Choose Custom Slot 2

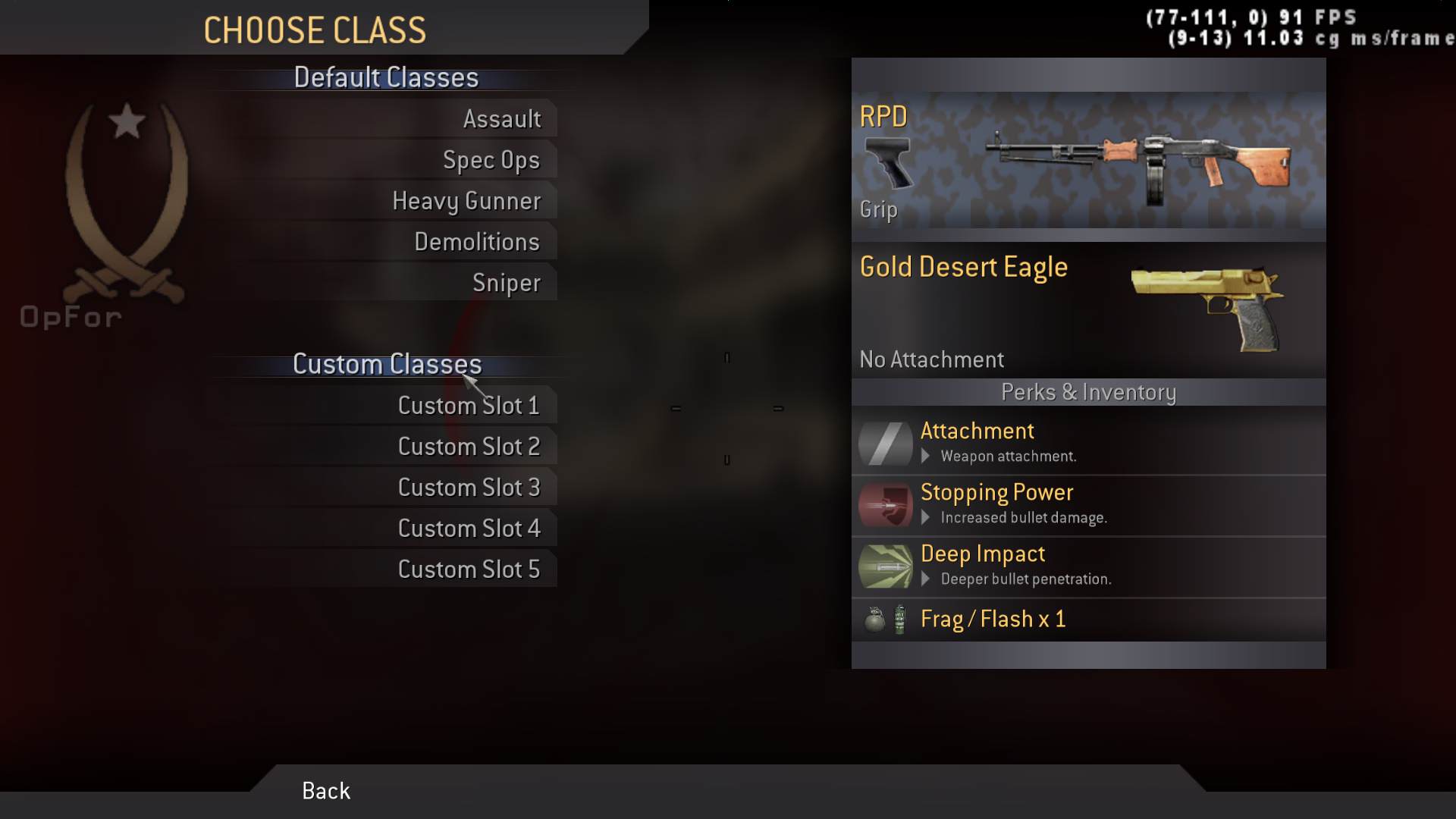tap(469, 447)
